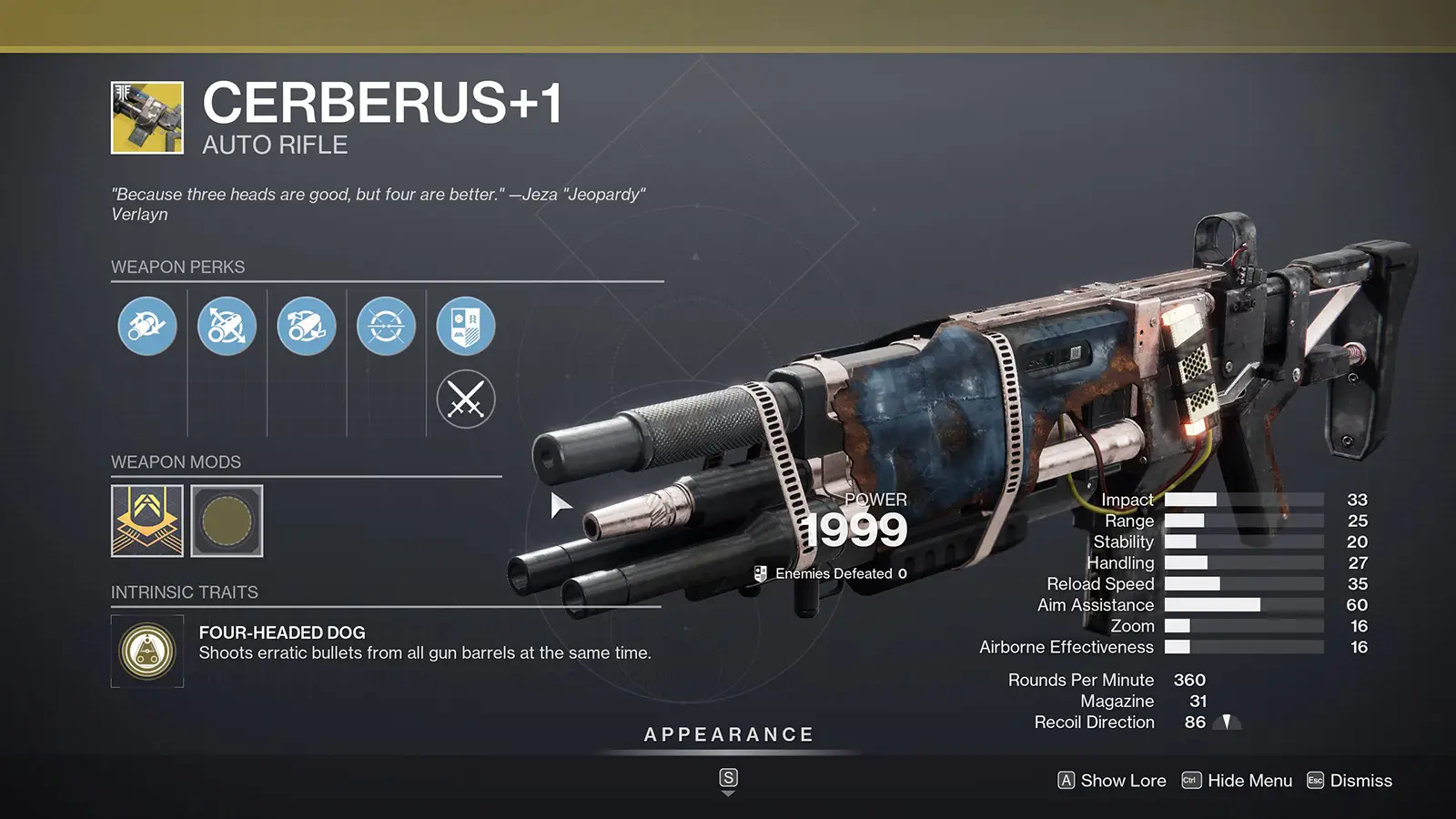Image resolution: width=1456 pixels, height=819 pixels.
Task: Expand the chevron below the S key
Action: [727, 793]
